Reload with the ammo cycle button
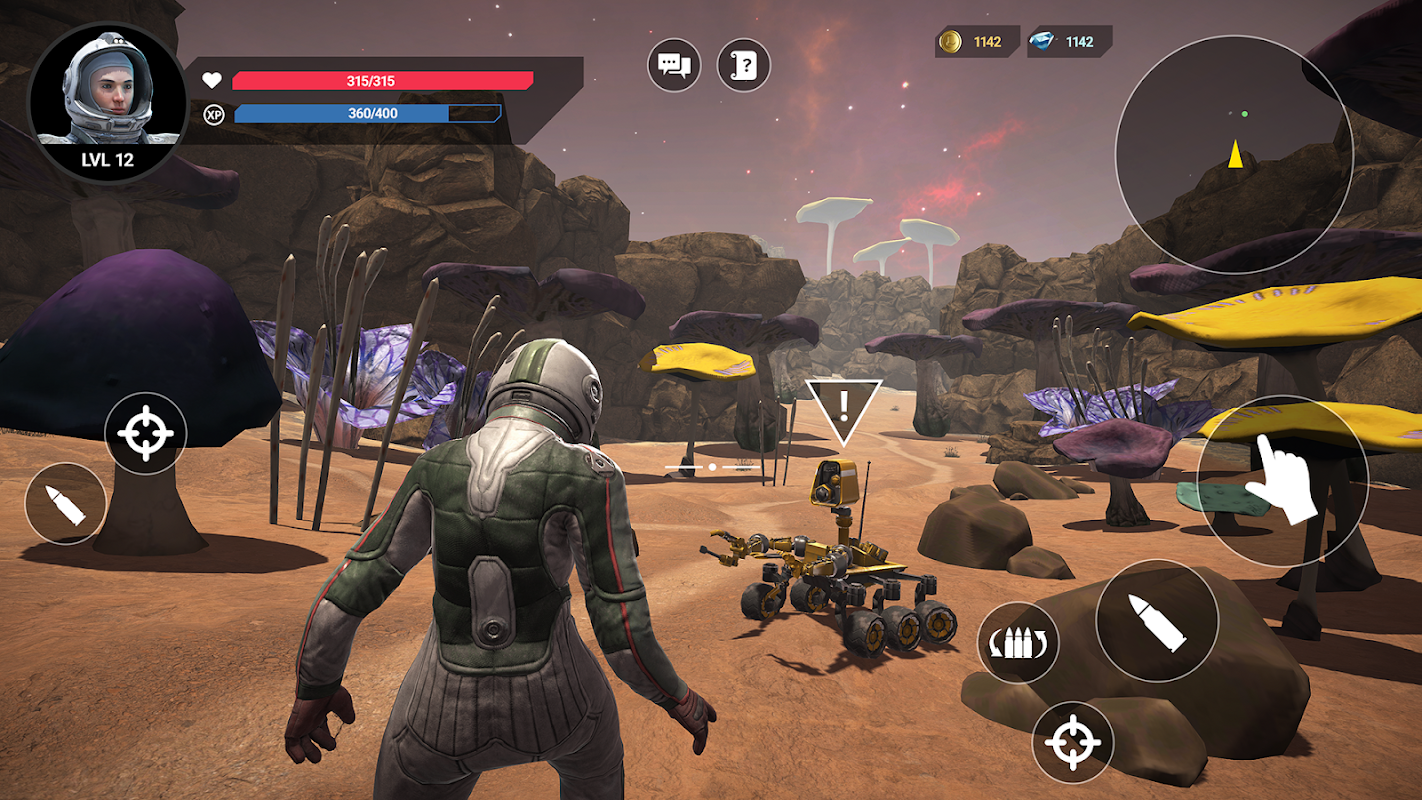The width and height of the screenshot is (1422, 800). click(1018, 643)
